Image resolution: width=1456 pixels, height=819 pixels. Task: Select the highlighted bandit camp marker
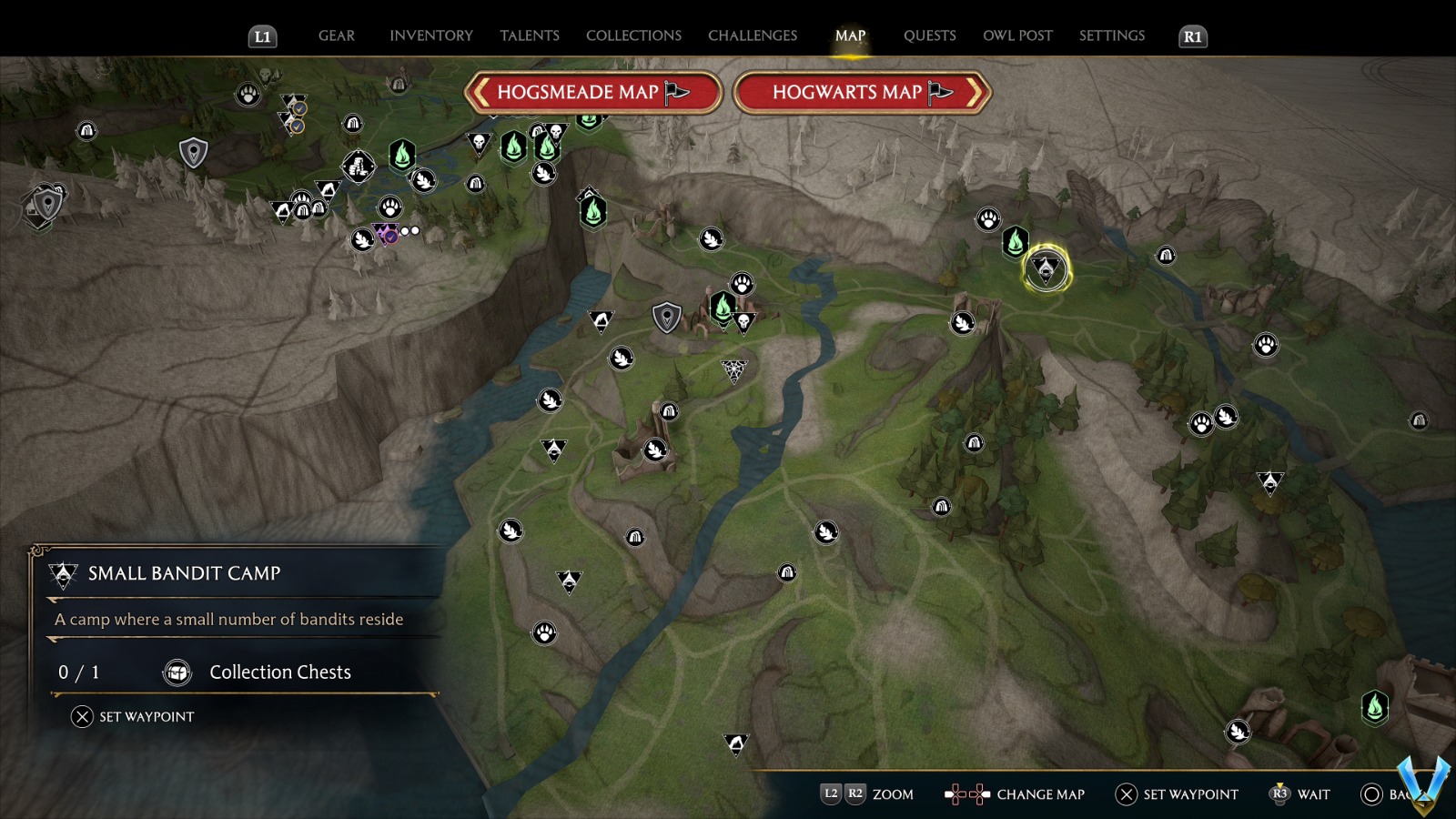click(1046, 269)
